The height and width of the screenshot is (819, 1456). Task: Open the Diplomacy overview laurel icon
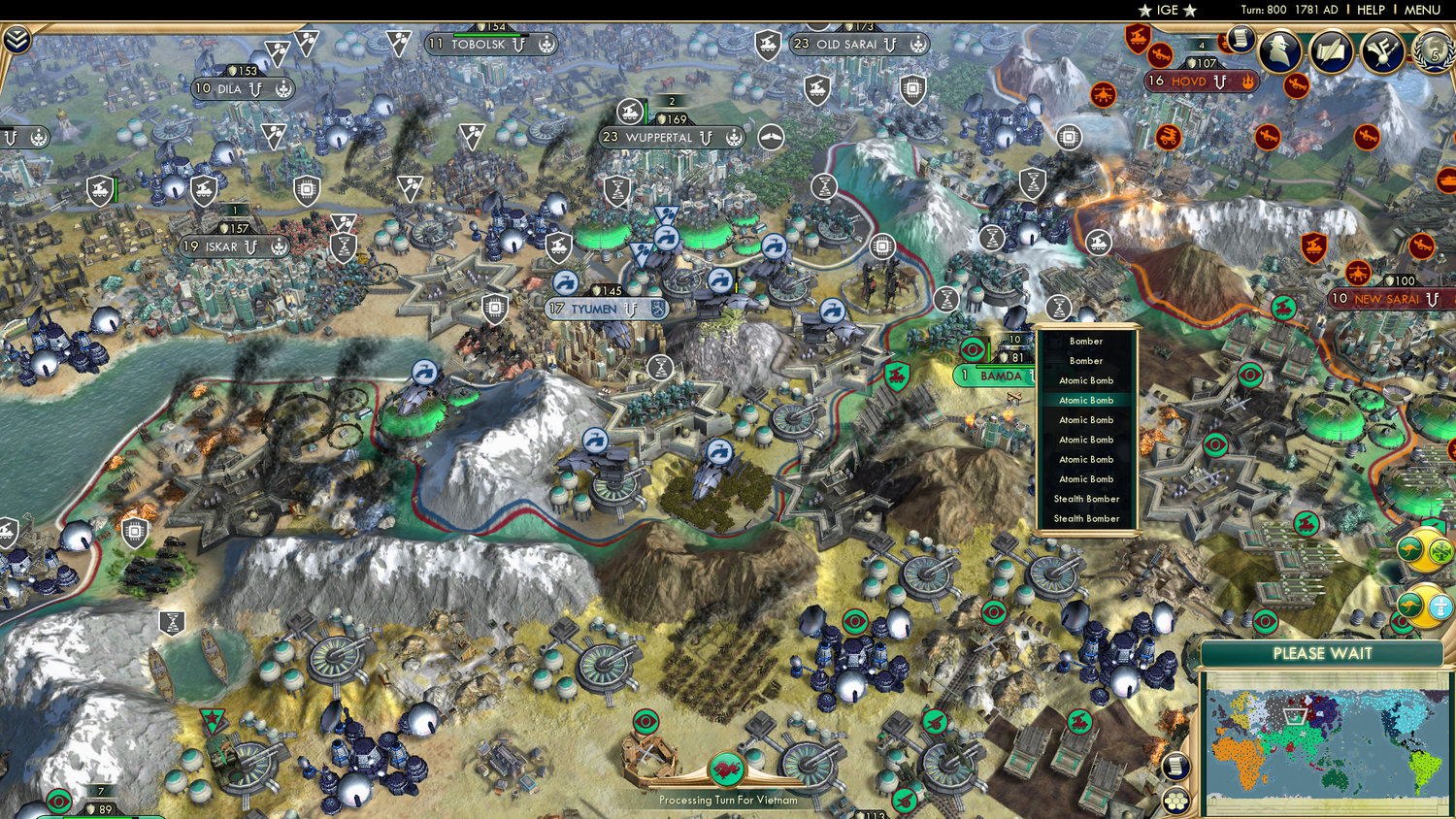tap(1434, 51)
